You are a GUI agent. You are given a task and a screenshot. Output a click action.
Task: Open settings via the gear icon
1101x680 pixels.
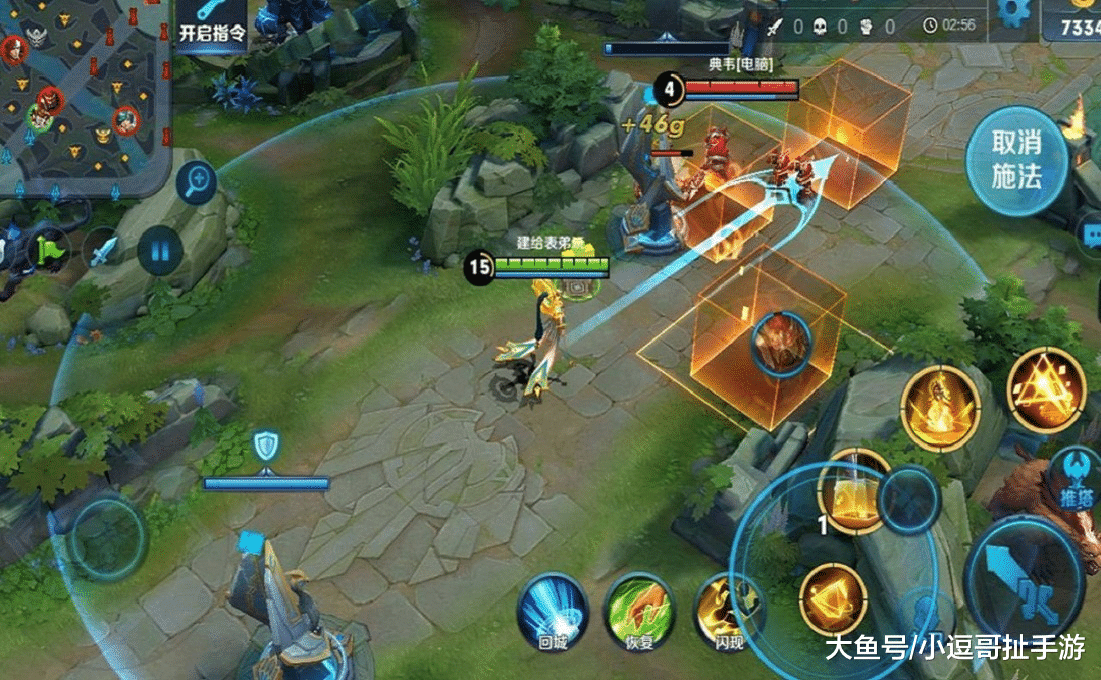[x=1013, y=12]
